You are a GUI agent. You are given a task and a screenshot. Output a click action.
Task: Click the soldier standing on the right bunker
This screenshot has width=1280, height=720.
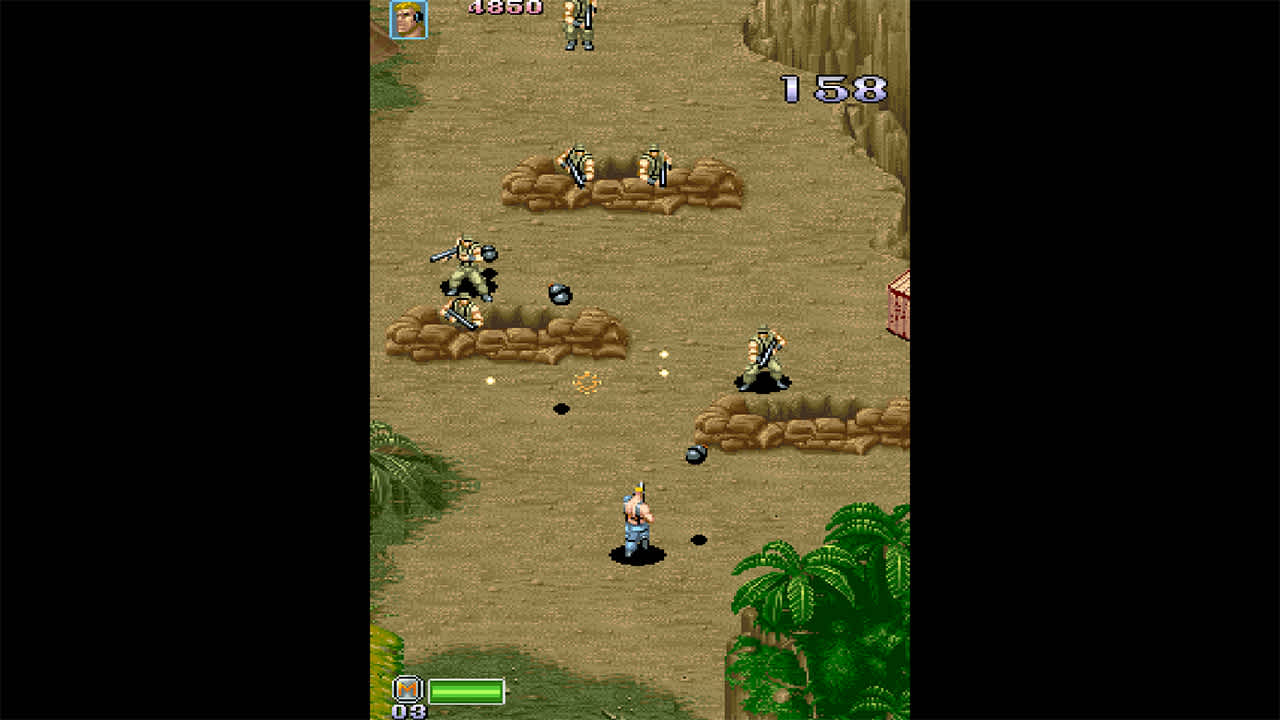[762, 355]
